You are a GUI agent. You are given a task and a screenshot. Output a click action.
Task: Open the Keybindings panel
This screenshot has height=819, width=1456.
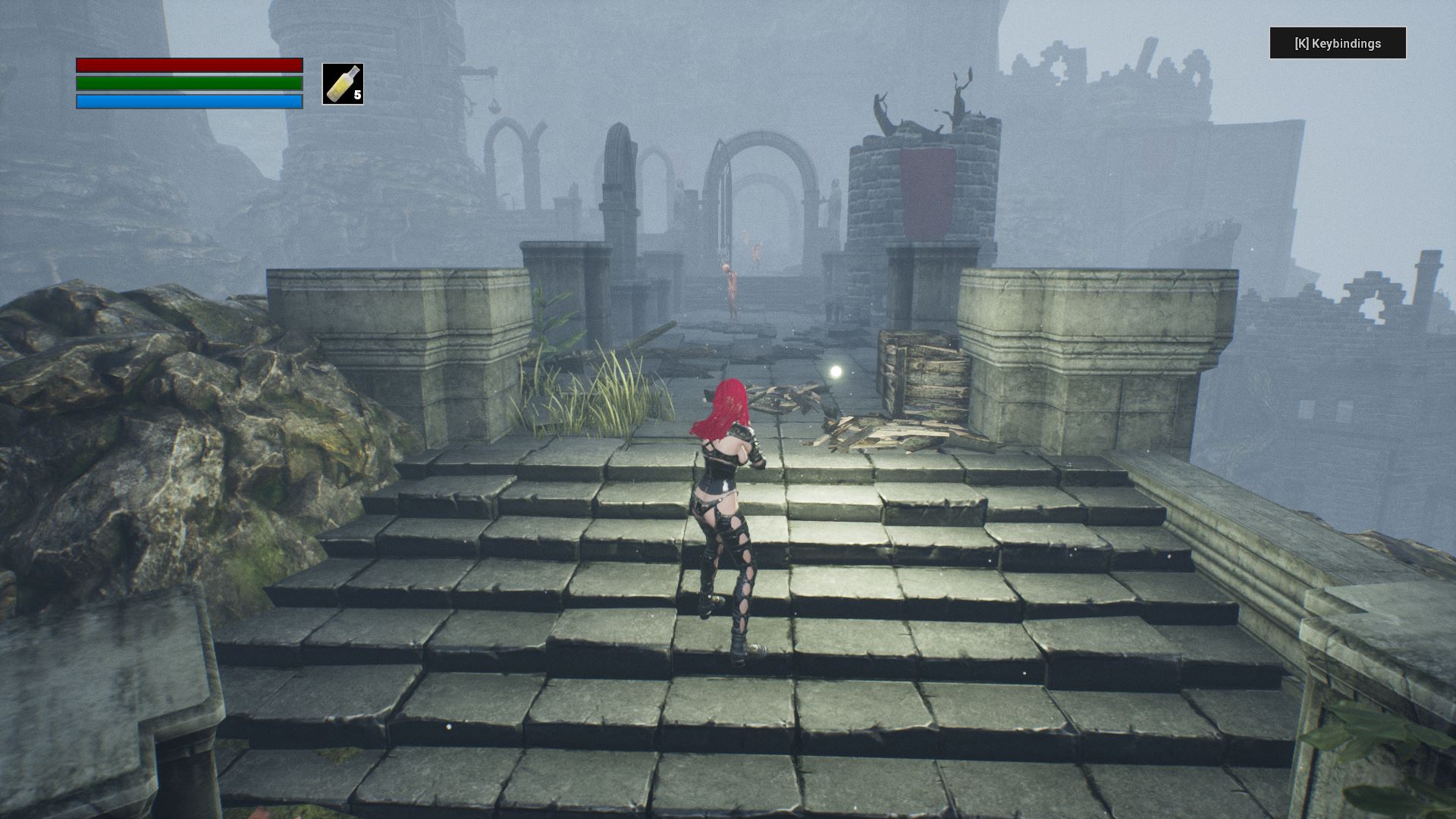coord(1338,43)
